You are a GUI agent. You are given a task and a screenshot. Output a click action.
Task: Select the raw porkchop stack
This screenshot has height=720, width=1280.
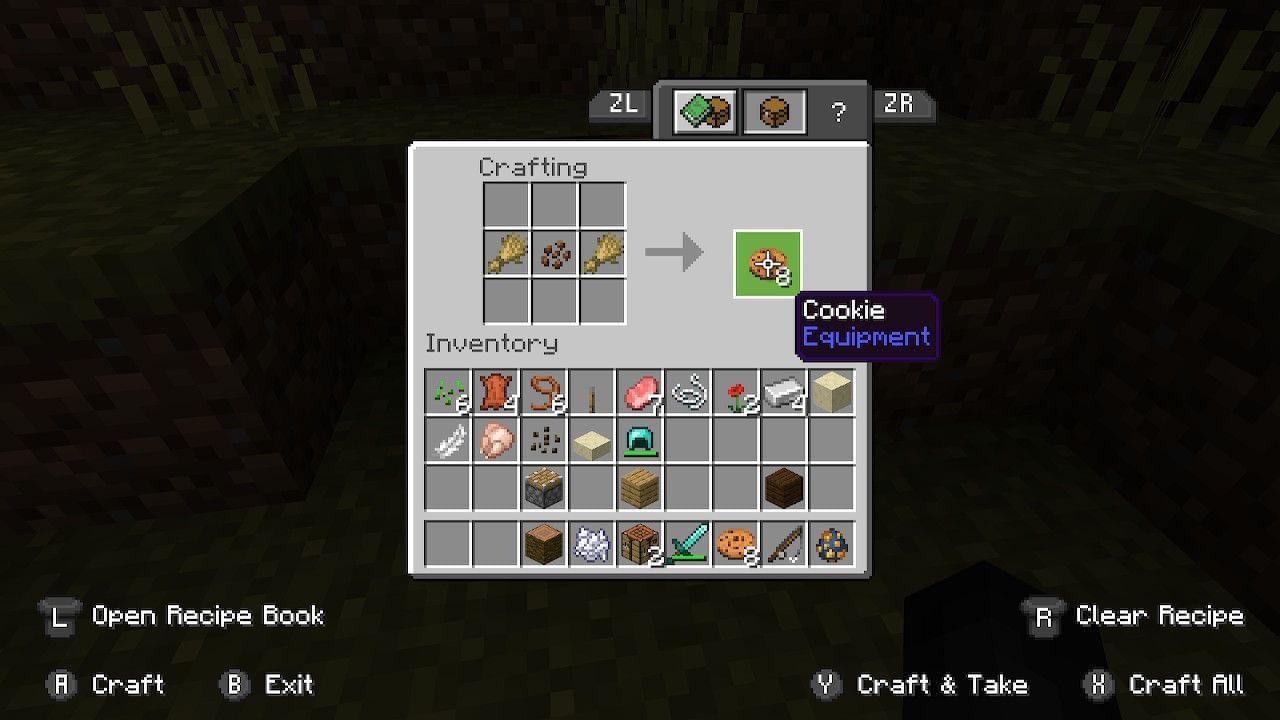[x=640, y=392]
